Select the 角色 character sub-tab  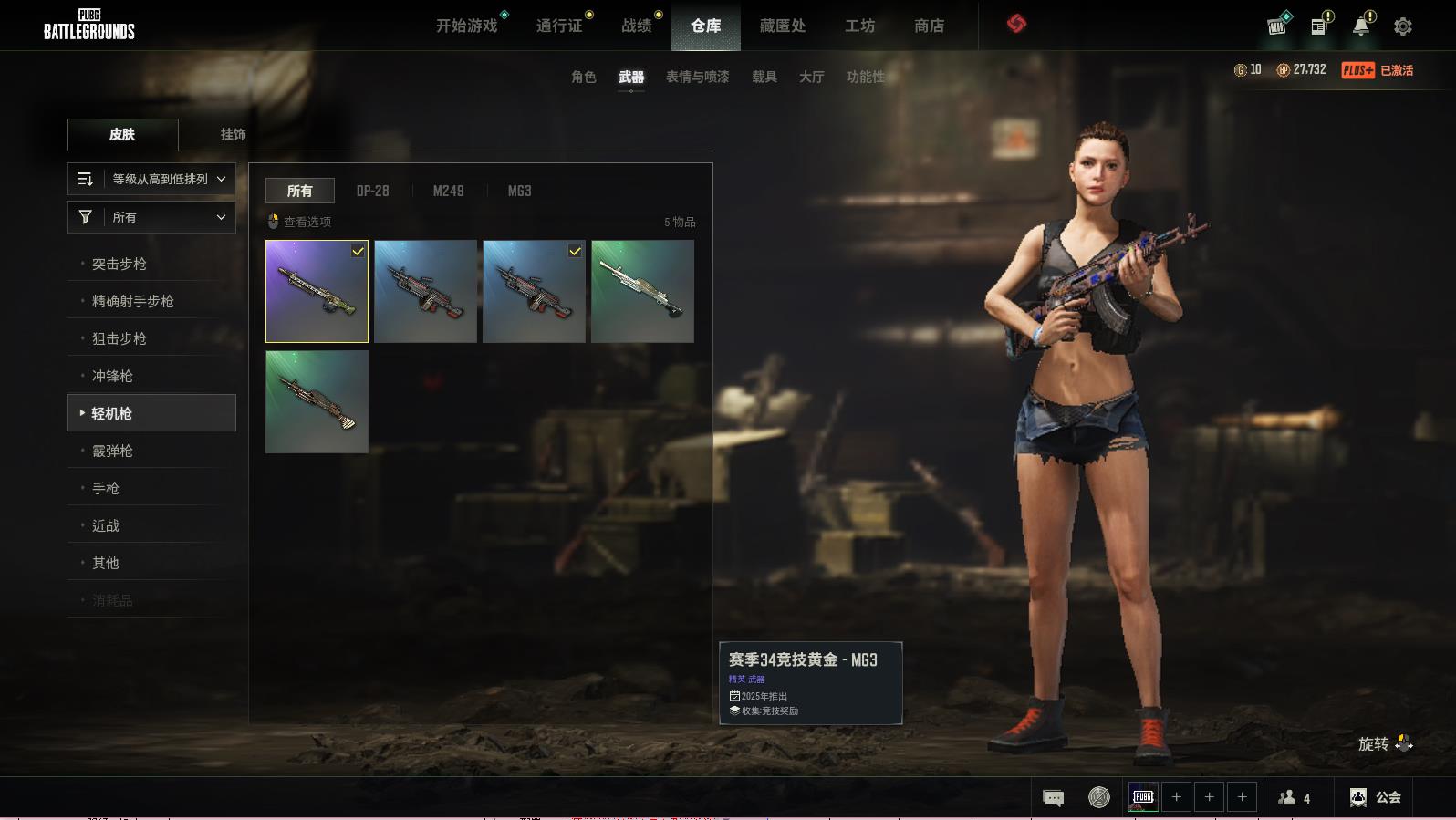click(583, 78)
